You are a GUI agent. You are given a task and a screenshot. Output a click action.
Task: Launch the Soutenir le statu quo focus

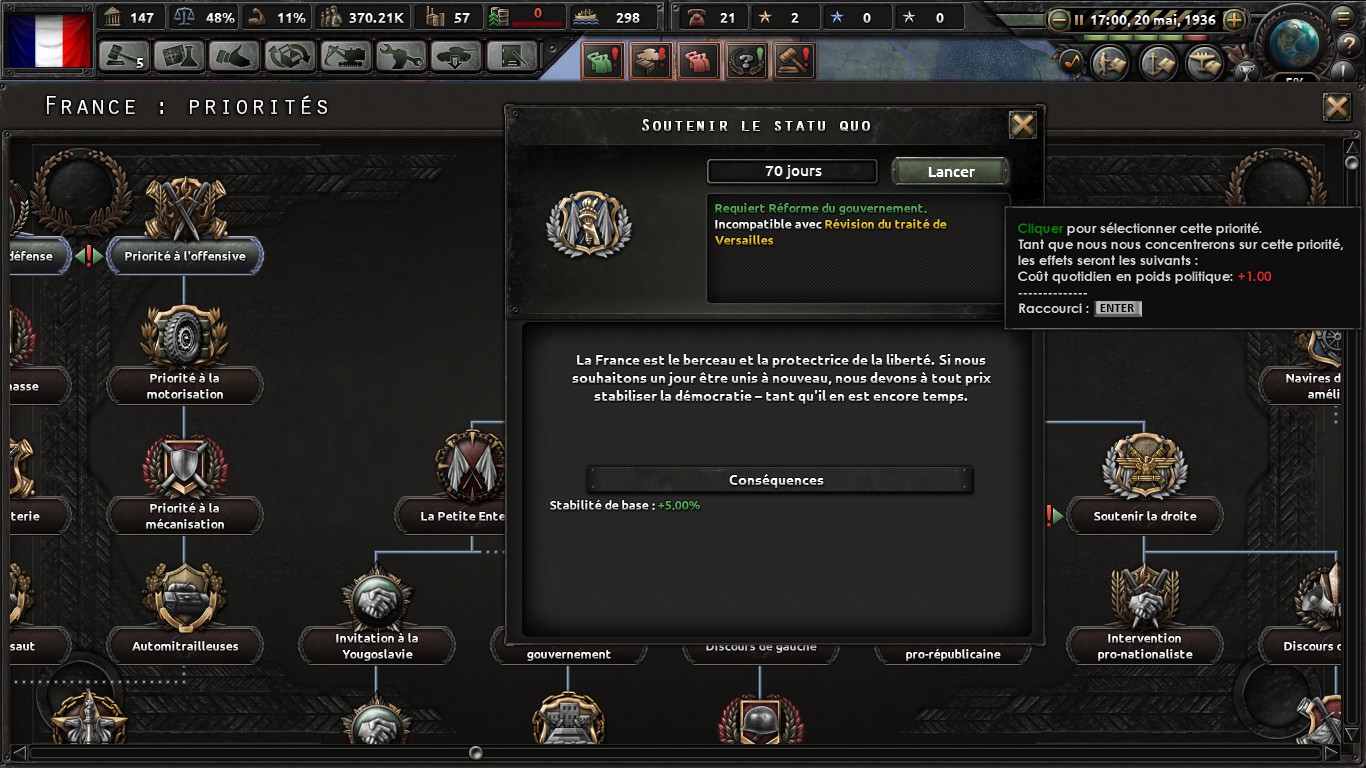tap(950, 172)
